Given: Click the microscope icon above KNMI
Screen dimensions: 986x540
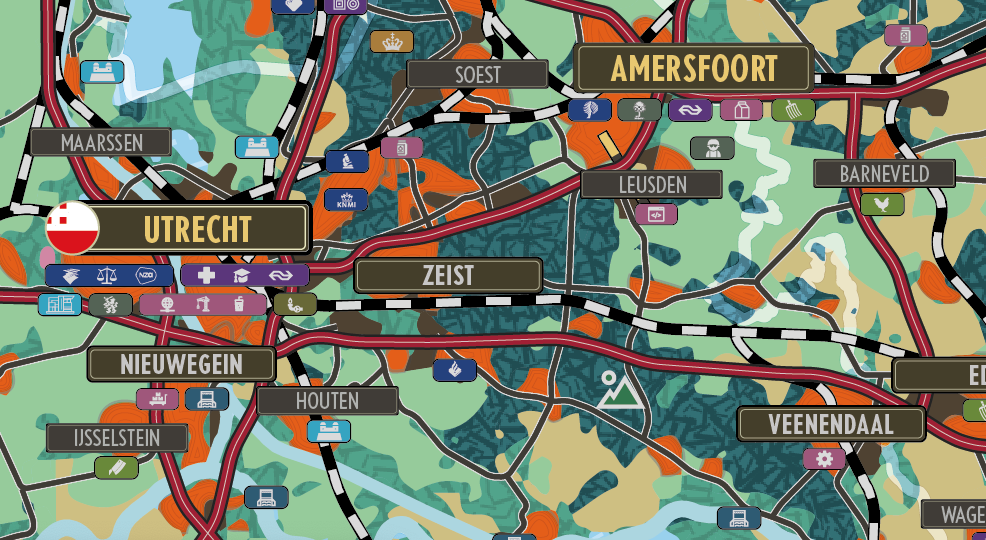Looking at the screenshot, I should 347,161.
